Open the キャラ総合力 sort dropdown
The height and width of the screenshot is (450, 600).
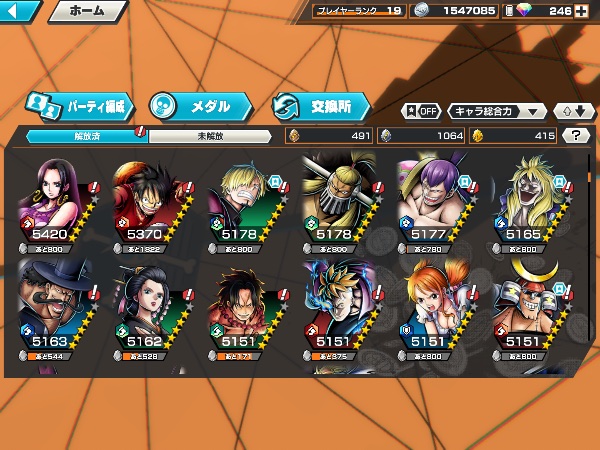497,111
